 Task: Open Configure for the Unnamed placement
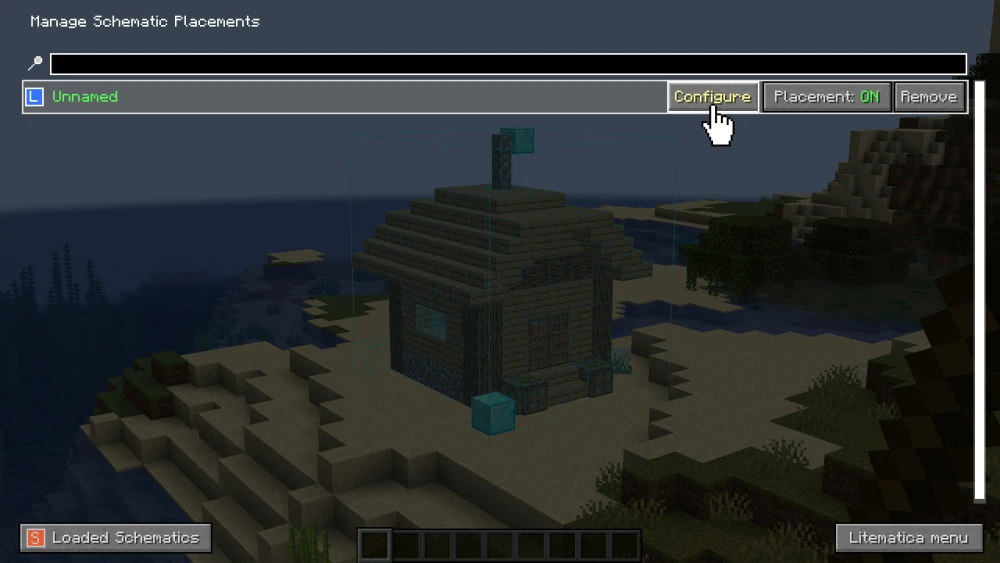click(712, 97)
